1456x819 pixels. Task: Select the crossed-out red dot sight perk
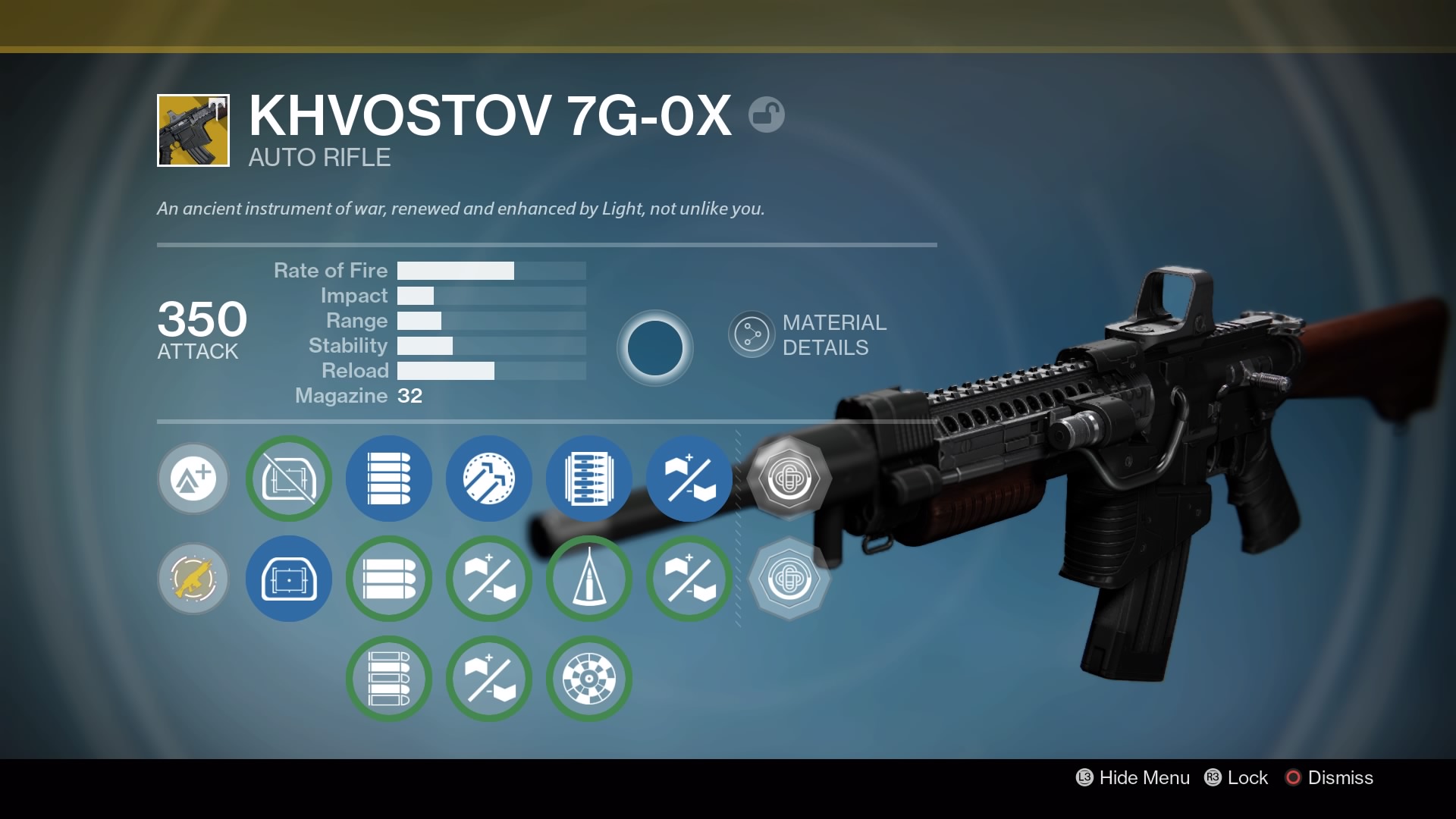[288, 479]
